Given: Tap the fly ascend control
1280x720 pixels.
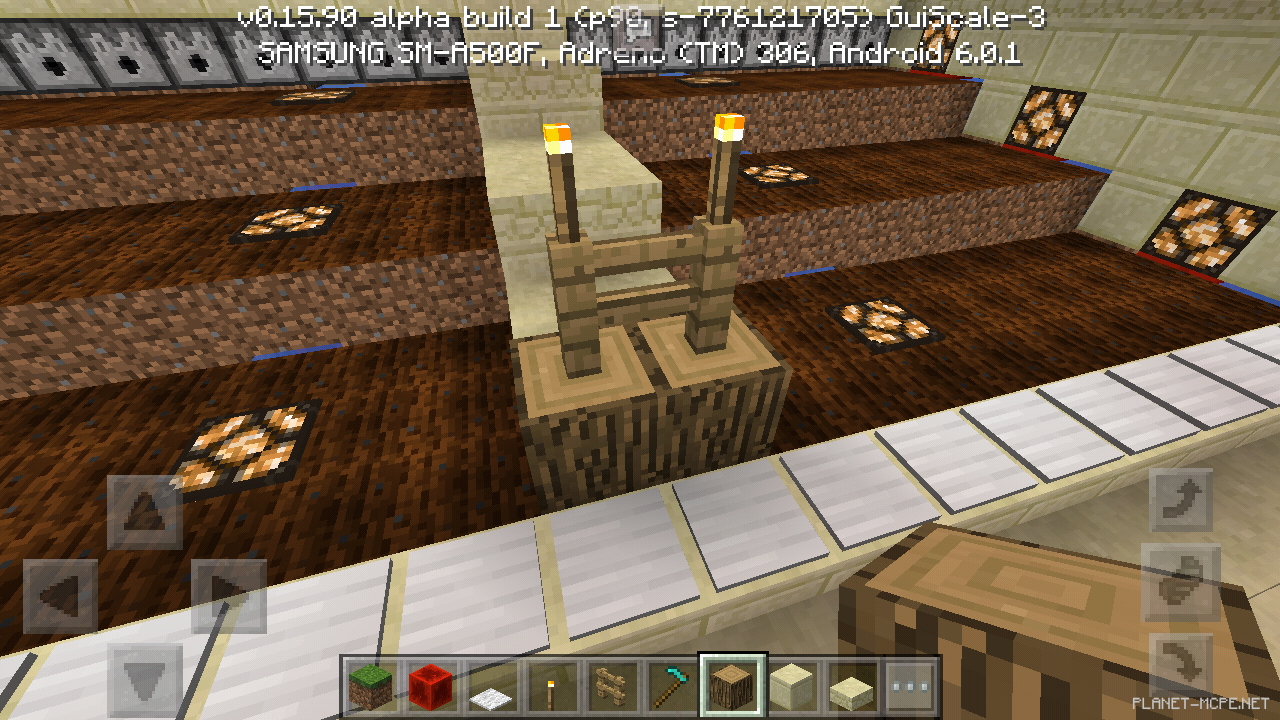Looking at the screenshot, I should point(1181,502).
